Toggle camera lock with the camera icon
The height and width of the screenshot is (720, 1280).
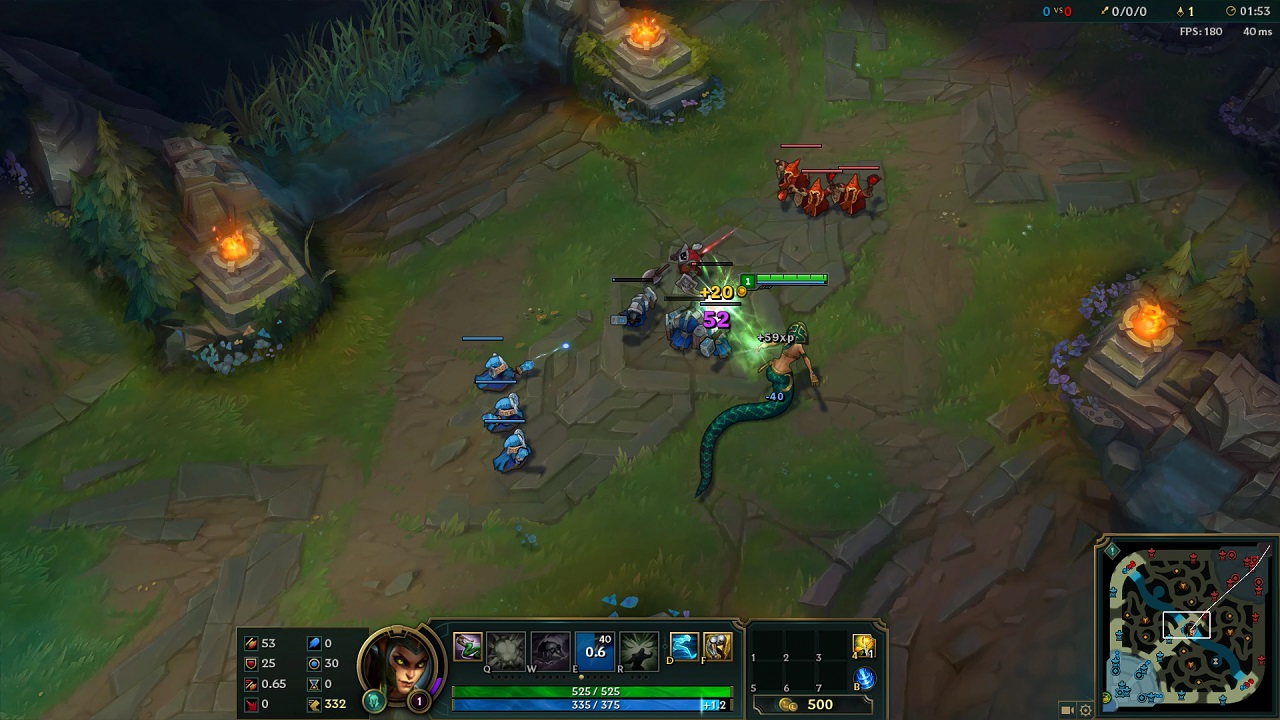[x=1066, y=708]
